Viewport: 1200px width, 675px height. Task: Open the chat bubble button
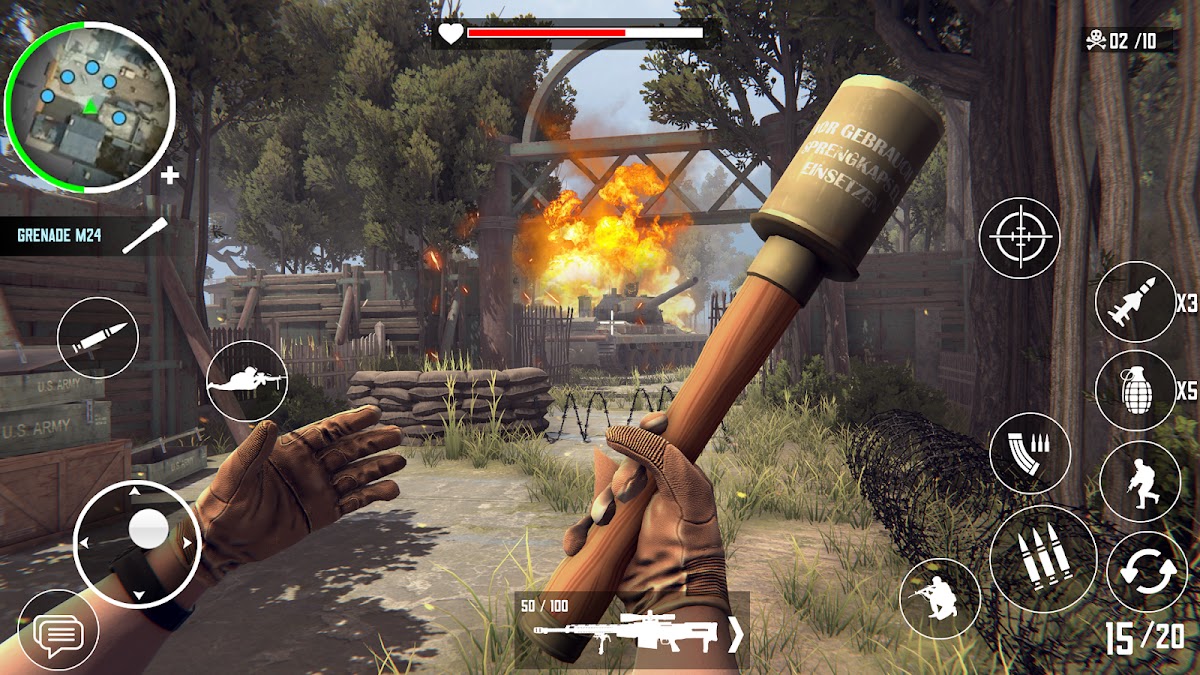click(x=58, y=631)
